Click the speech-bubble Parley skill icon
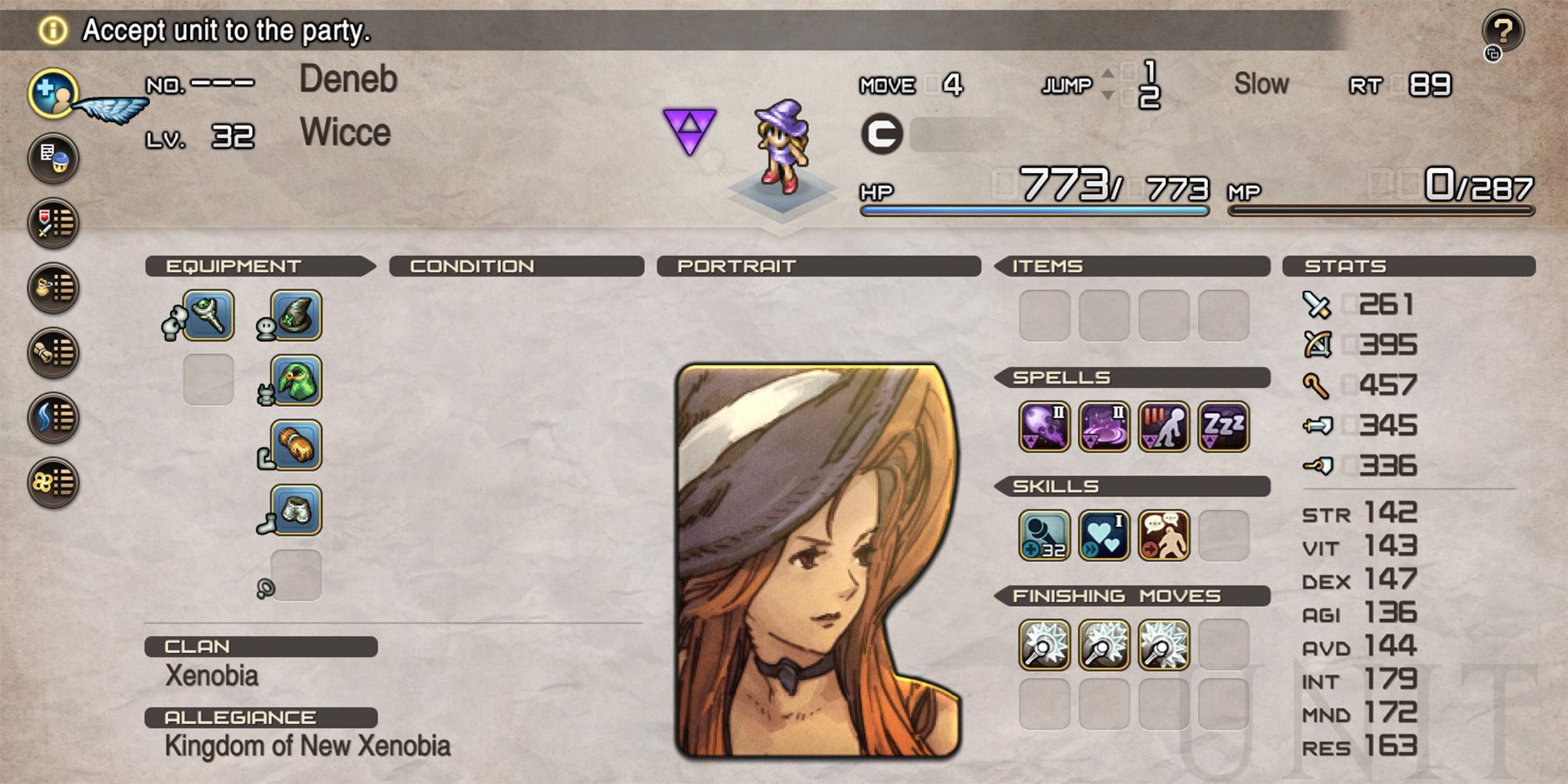1568x784 pixels. point(1166,536)
